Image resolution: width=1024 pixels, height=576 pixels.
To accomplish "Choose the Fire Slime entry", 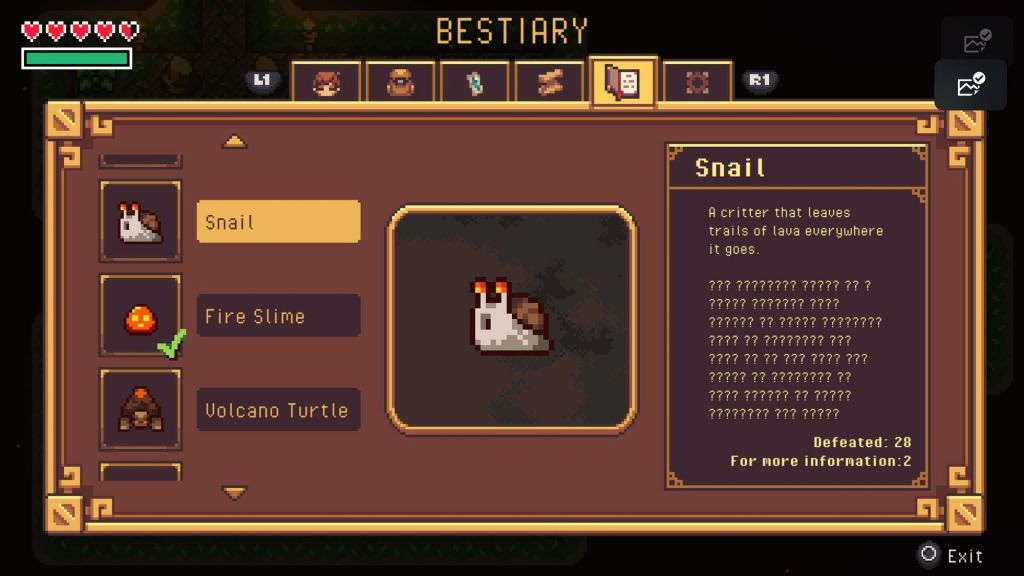I will pyautogui.click(x=278, y=316).
